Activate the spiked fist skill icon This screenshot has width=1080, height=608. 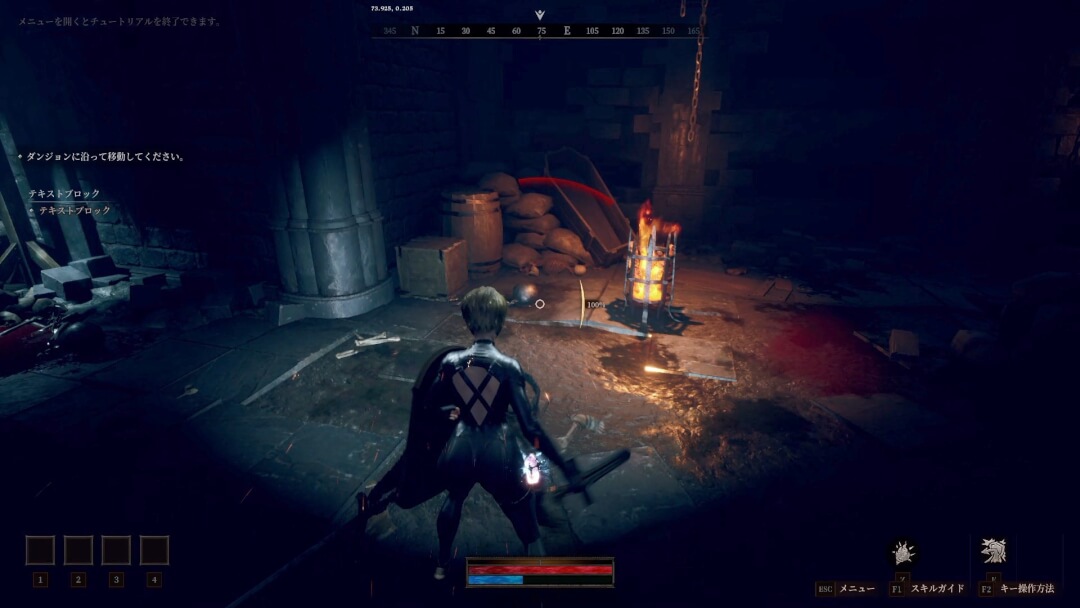click(904, 552)
